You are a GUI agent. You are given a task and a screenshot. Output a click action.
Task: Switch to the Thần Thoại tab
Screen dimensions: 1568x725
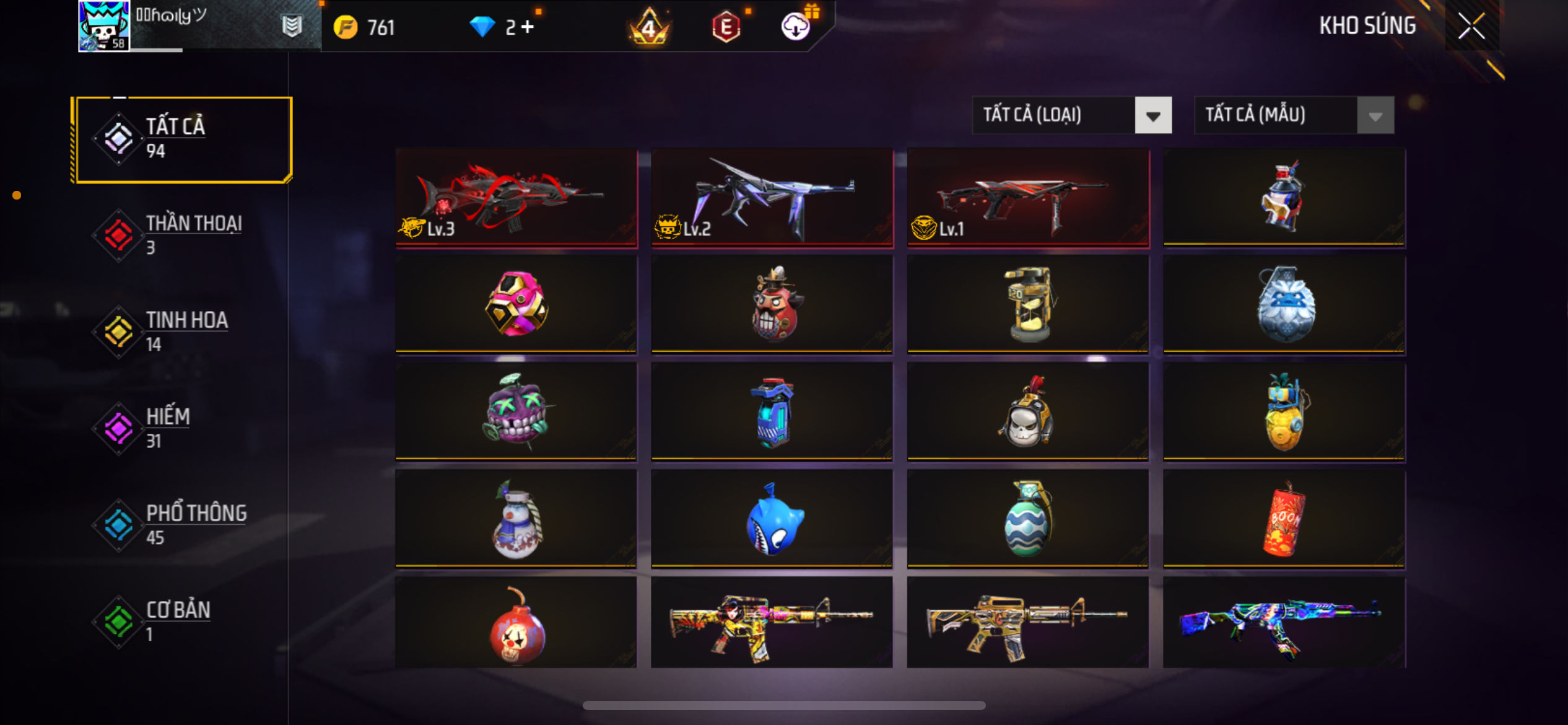[181, 235]
